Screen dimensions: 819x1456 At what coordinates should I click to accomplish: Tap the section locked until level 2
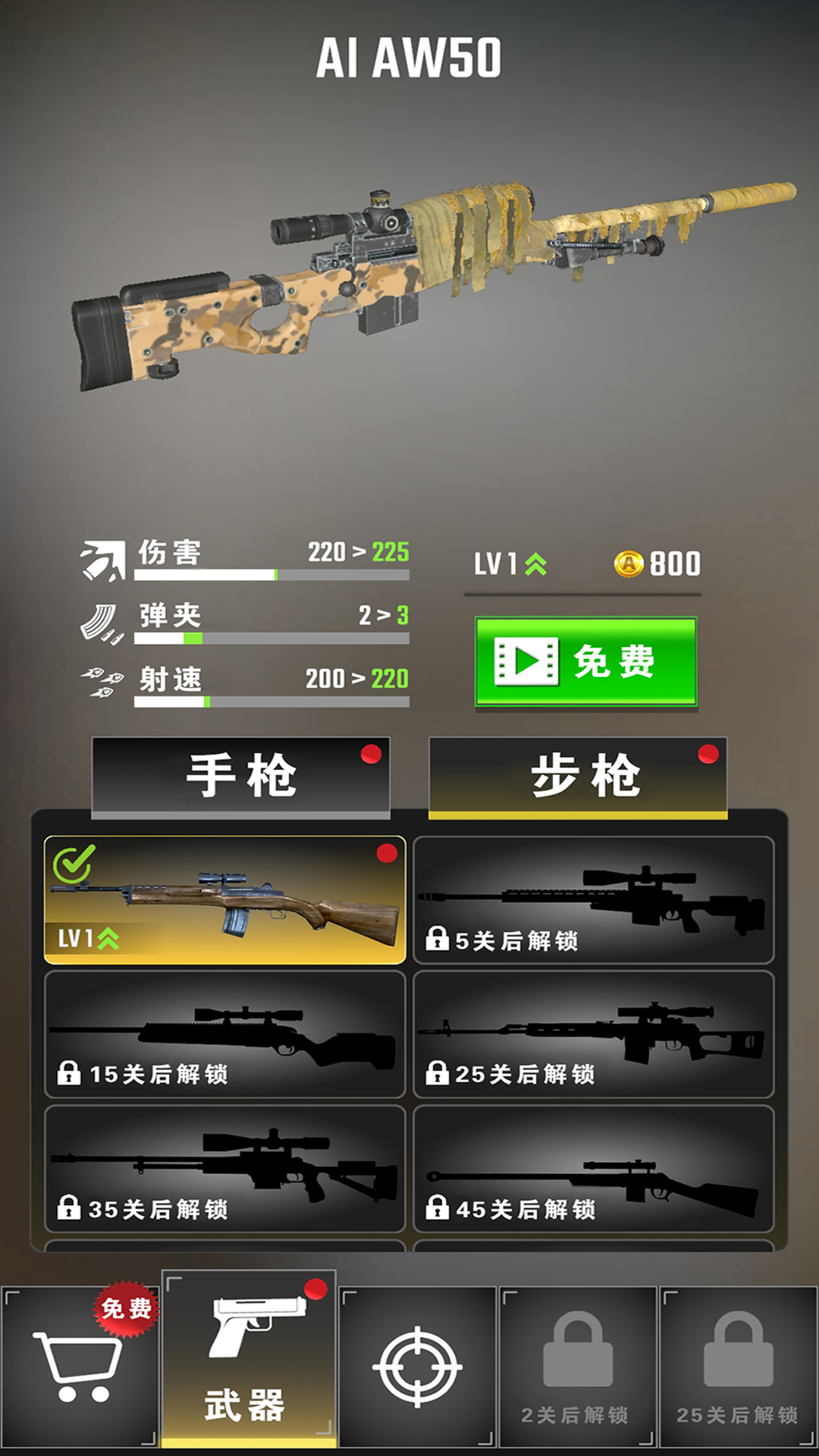pos(577,1367)
